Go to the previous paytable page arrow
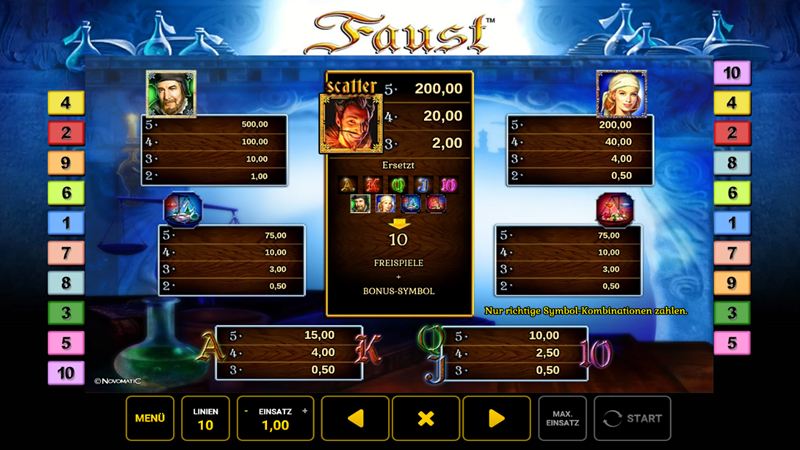 353,419
